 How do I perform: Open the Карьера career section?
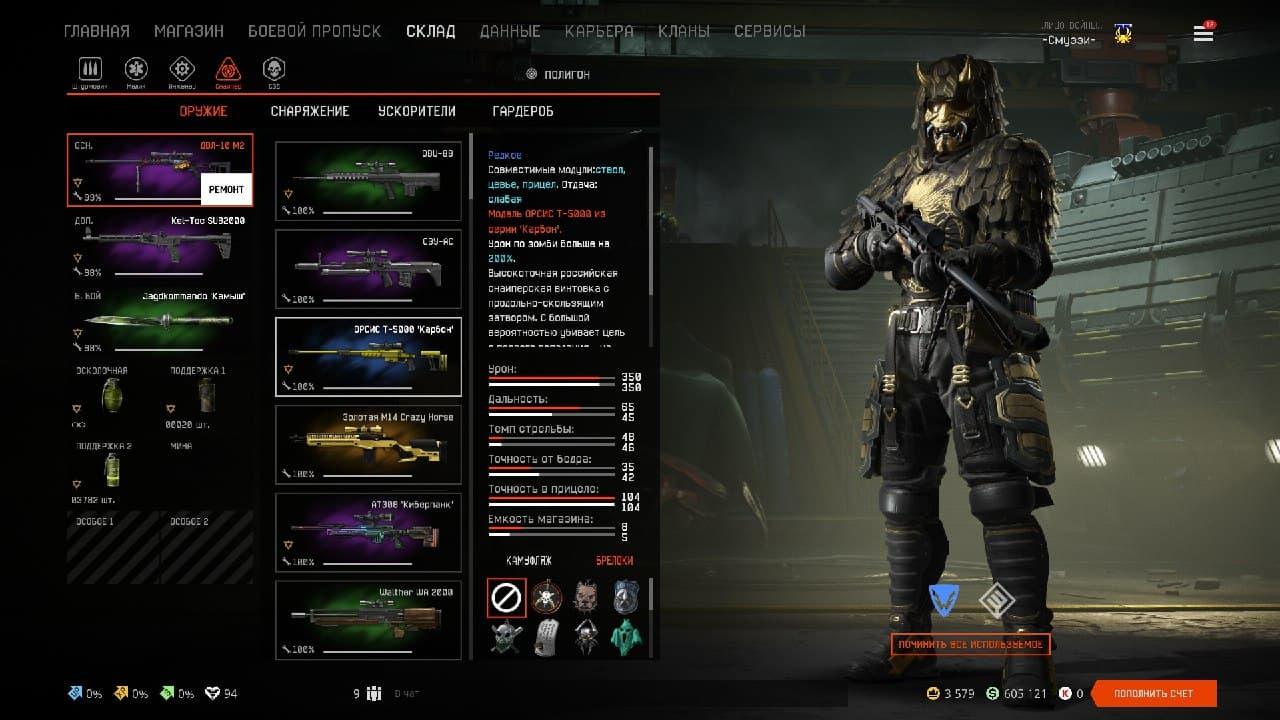click(x=599, y=31)
